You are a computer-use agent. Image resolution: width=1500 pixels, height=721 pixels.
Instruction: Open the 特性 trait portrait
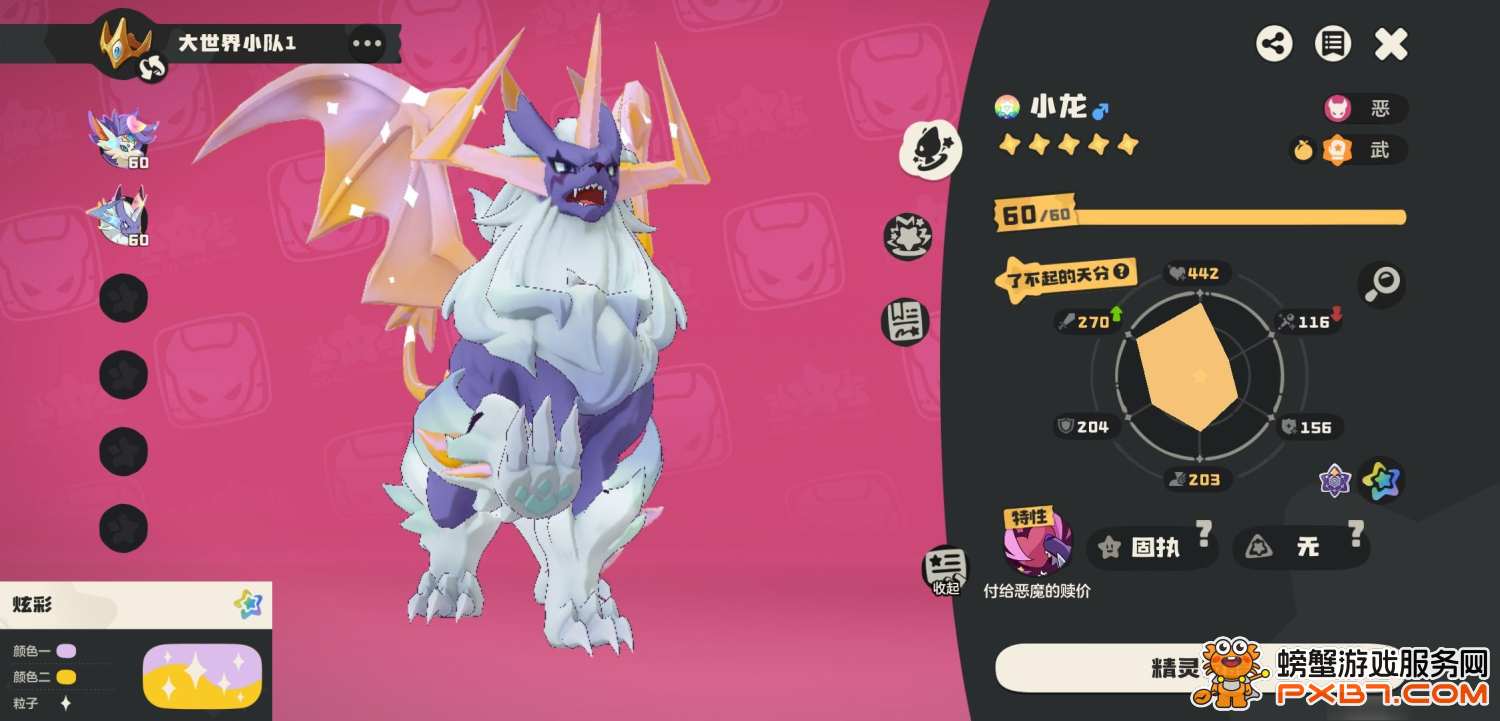pos(1037,545)
